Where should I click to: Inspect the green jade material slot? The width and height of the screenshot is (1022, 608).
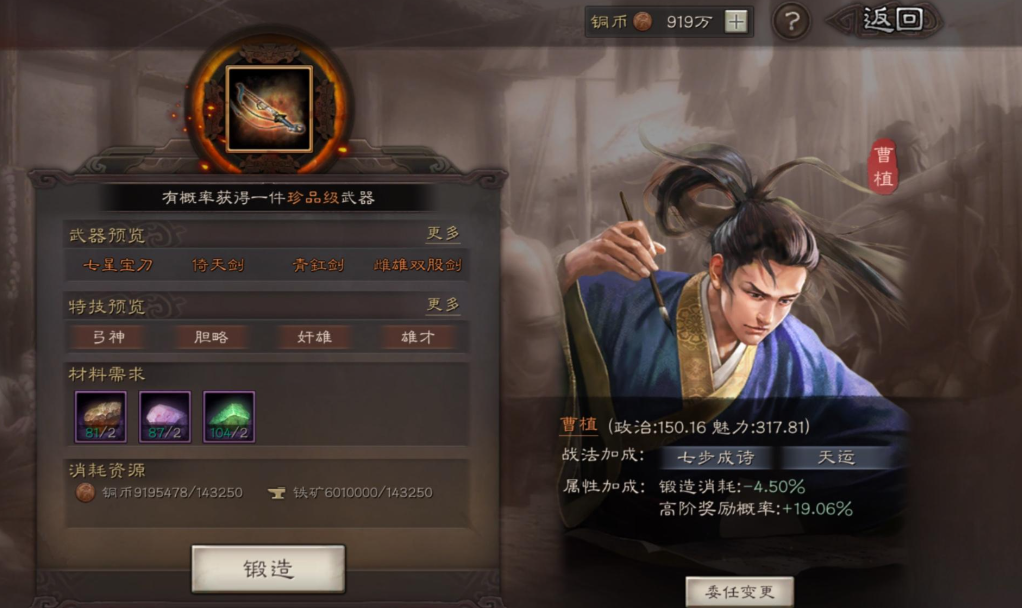pyautogui.click(x=229, y=416)
